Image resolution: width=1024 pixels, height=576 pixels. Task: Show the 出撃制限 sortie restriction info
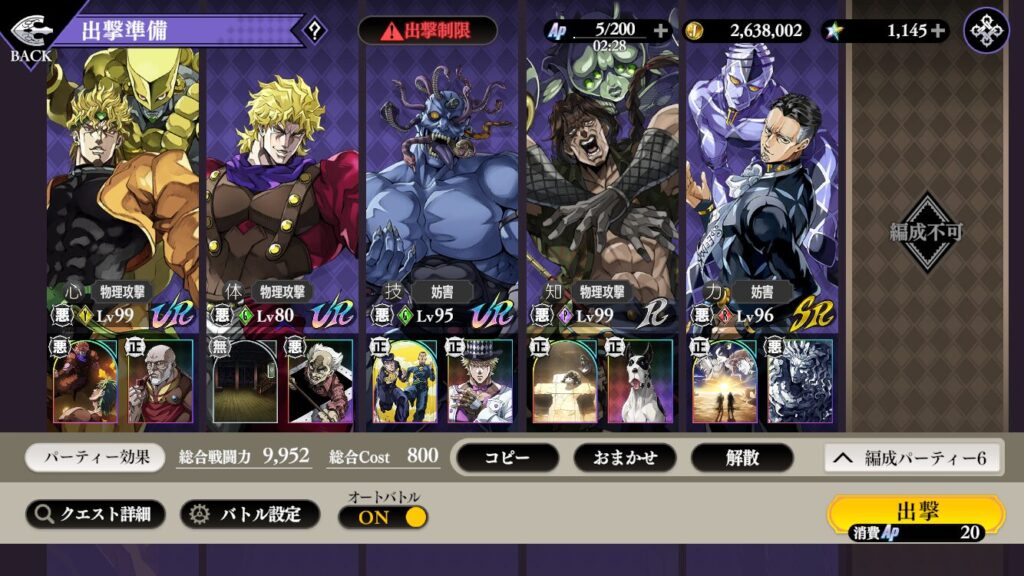click(x=427, y=30)
